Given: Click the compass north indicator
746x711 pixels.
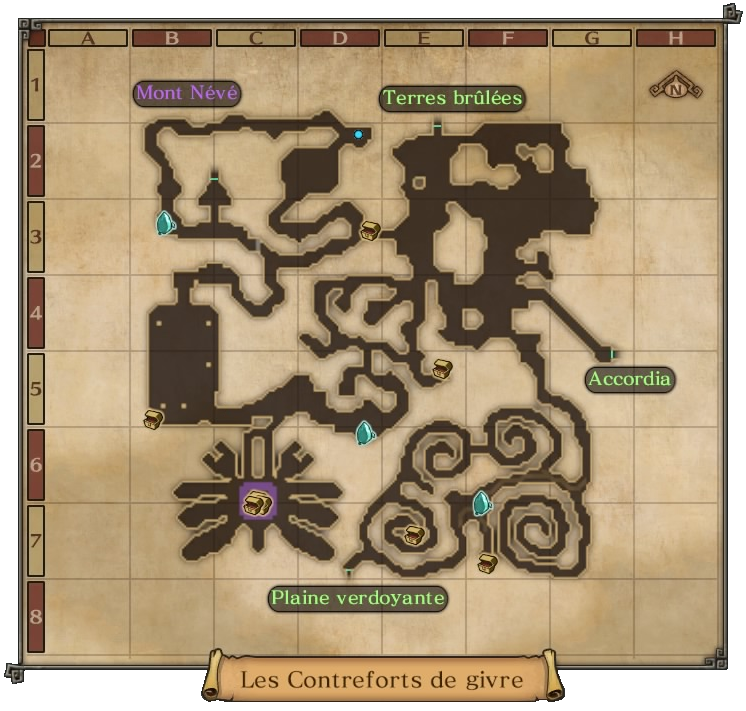Looking at the screenshot, I should coord(676,88).
